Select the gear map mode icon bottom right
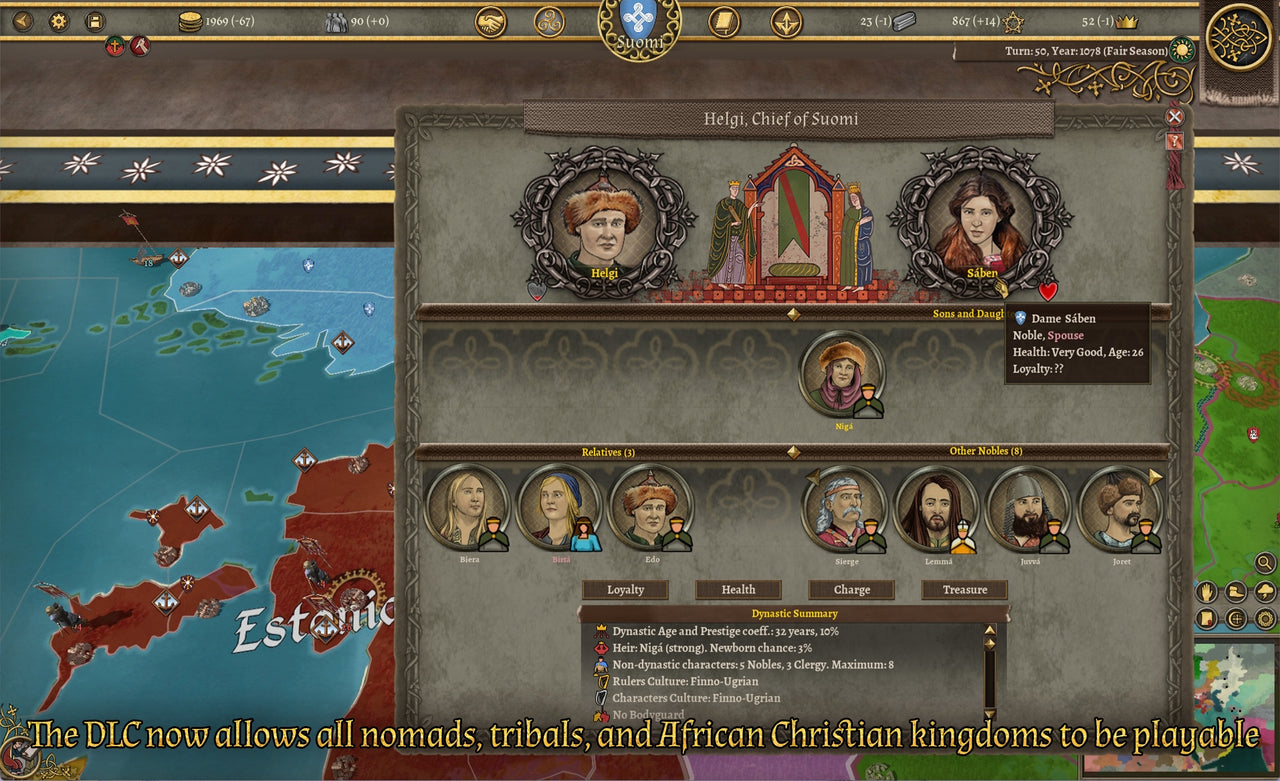The width and height of the screenshot is (1280, 781). coord(1263,617)
